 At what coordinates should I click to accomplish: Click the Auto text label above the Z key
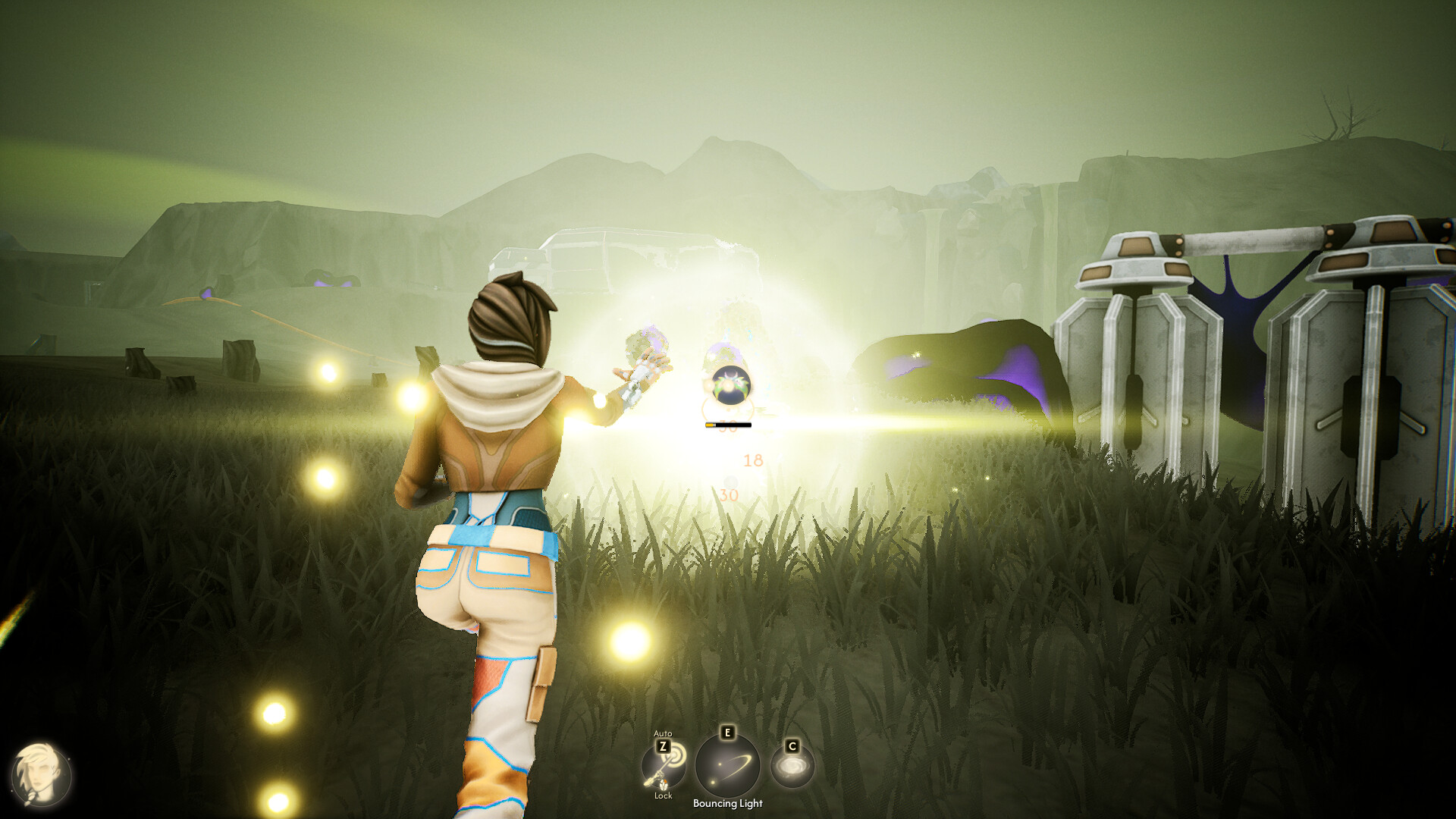tap(664, 734)
